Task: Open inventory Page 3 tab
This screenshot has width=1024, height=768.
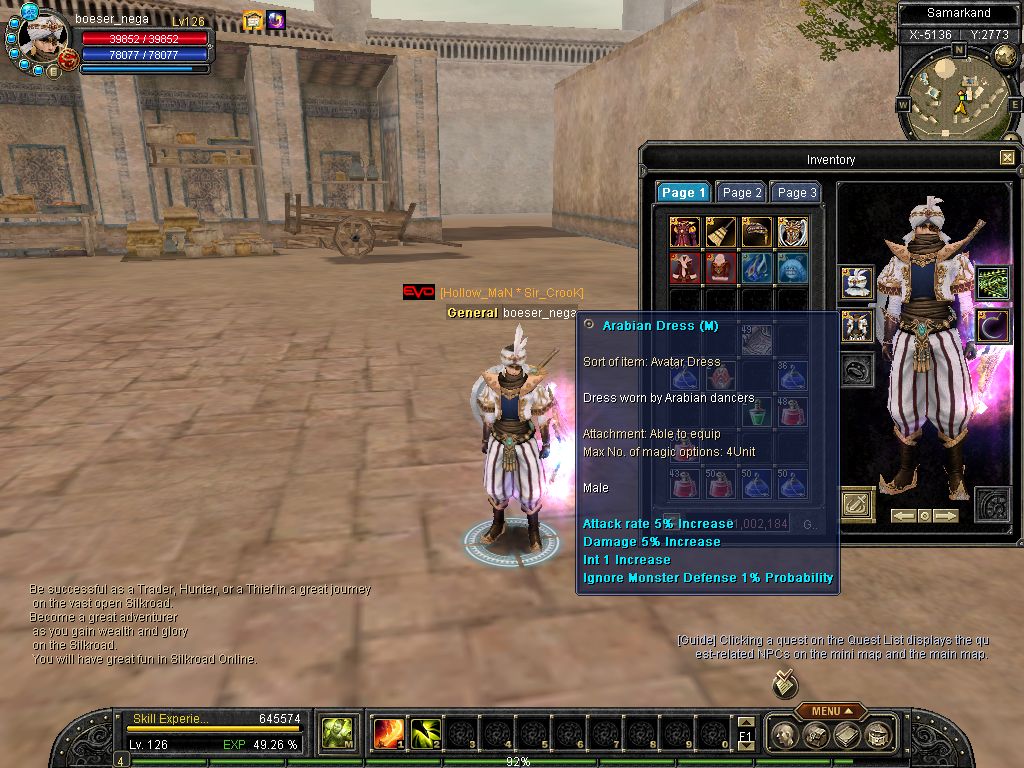Action: pyautogui.click(x=797, y=193)
